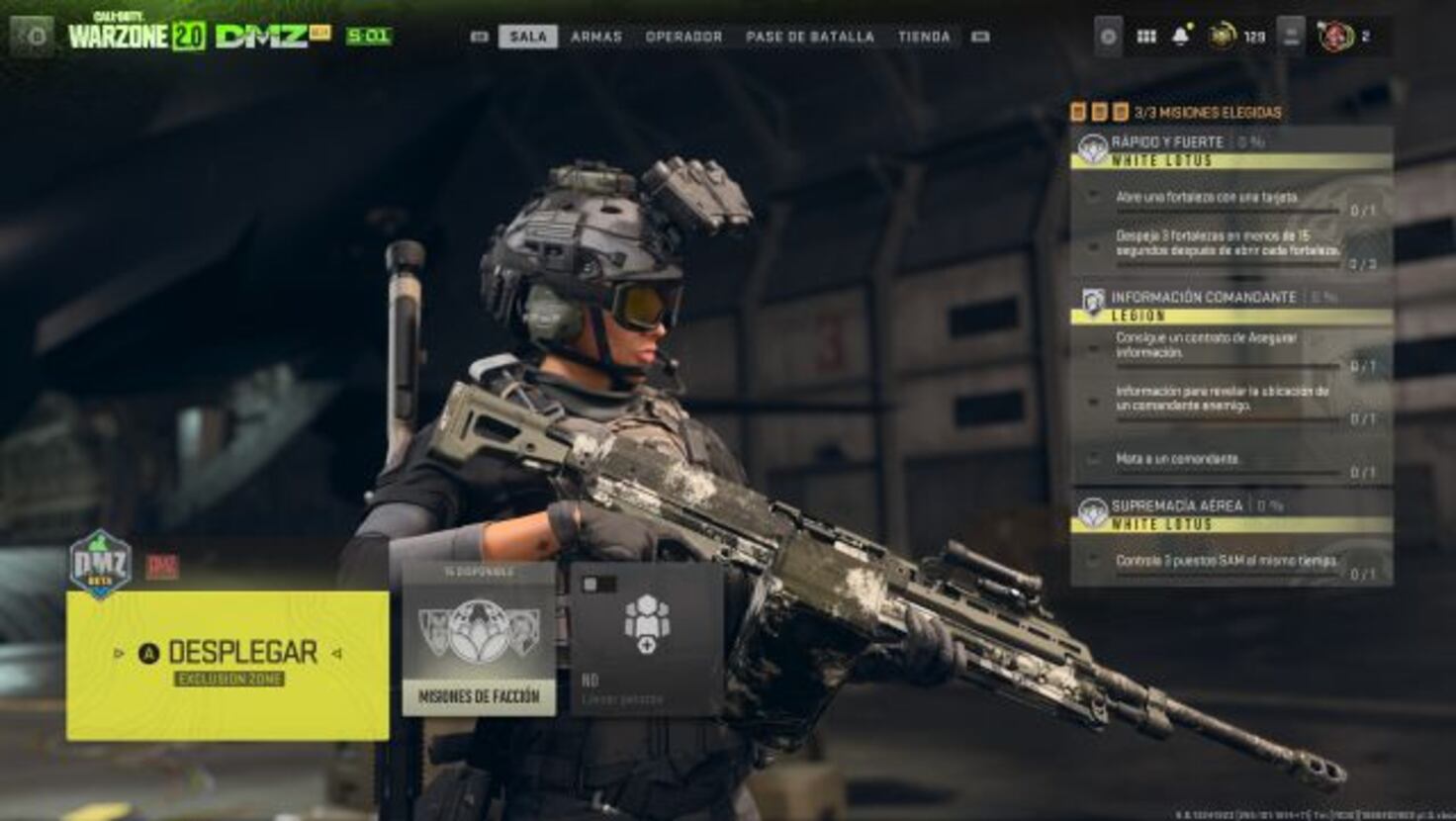Click the grid menu icon near notifications
Screen dimensions: 1456x821
click(x=1146, y=37)
